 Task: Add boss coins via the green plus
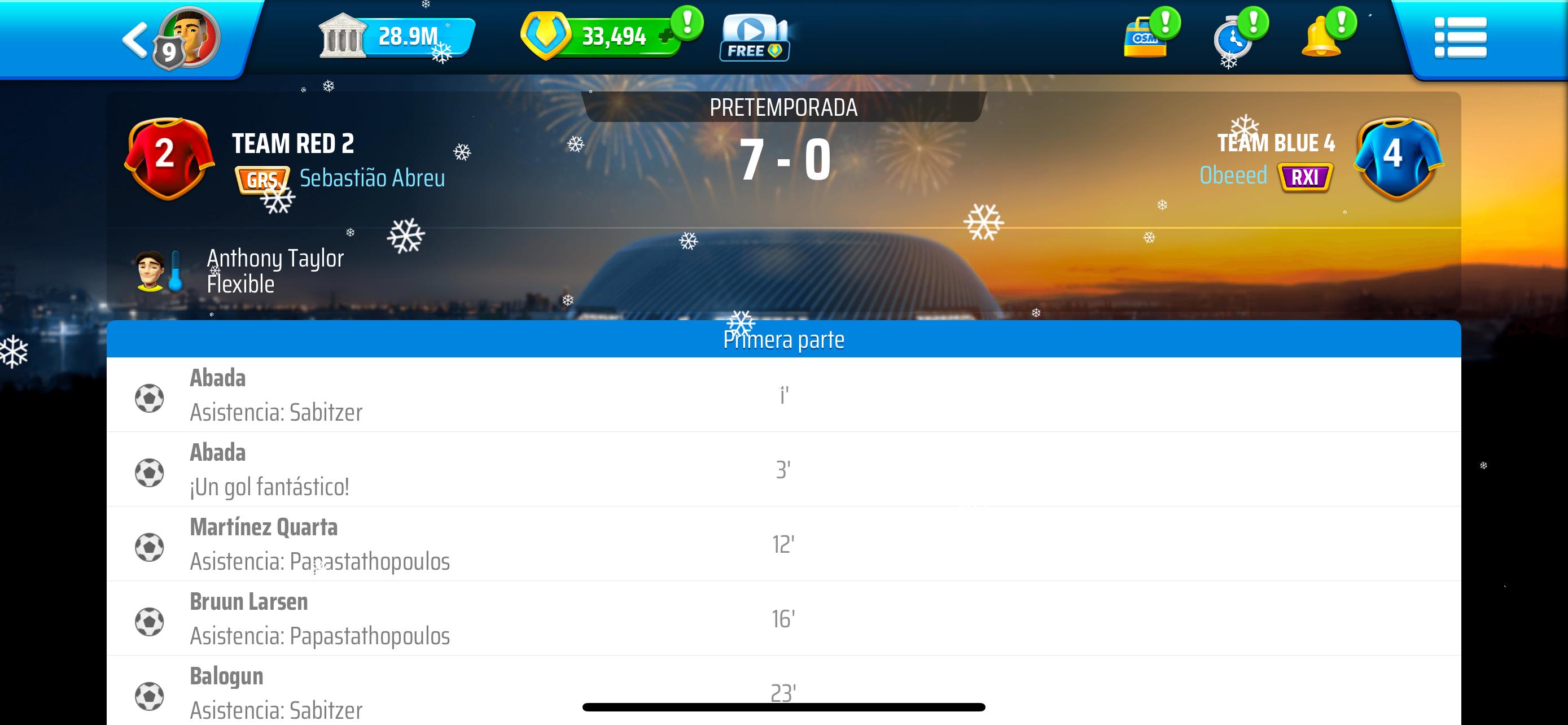[666, 37]
